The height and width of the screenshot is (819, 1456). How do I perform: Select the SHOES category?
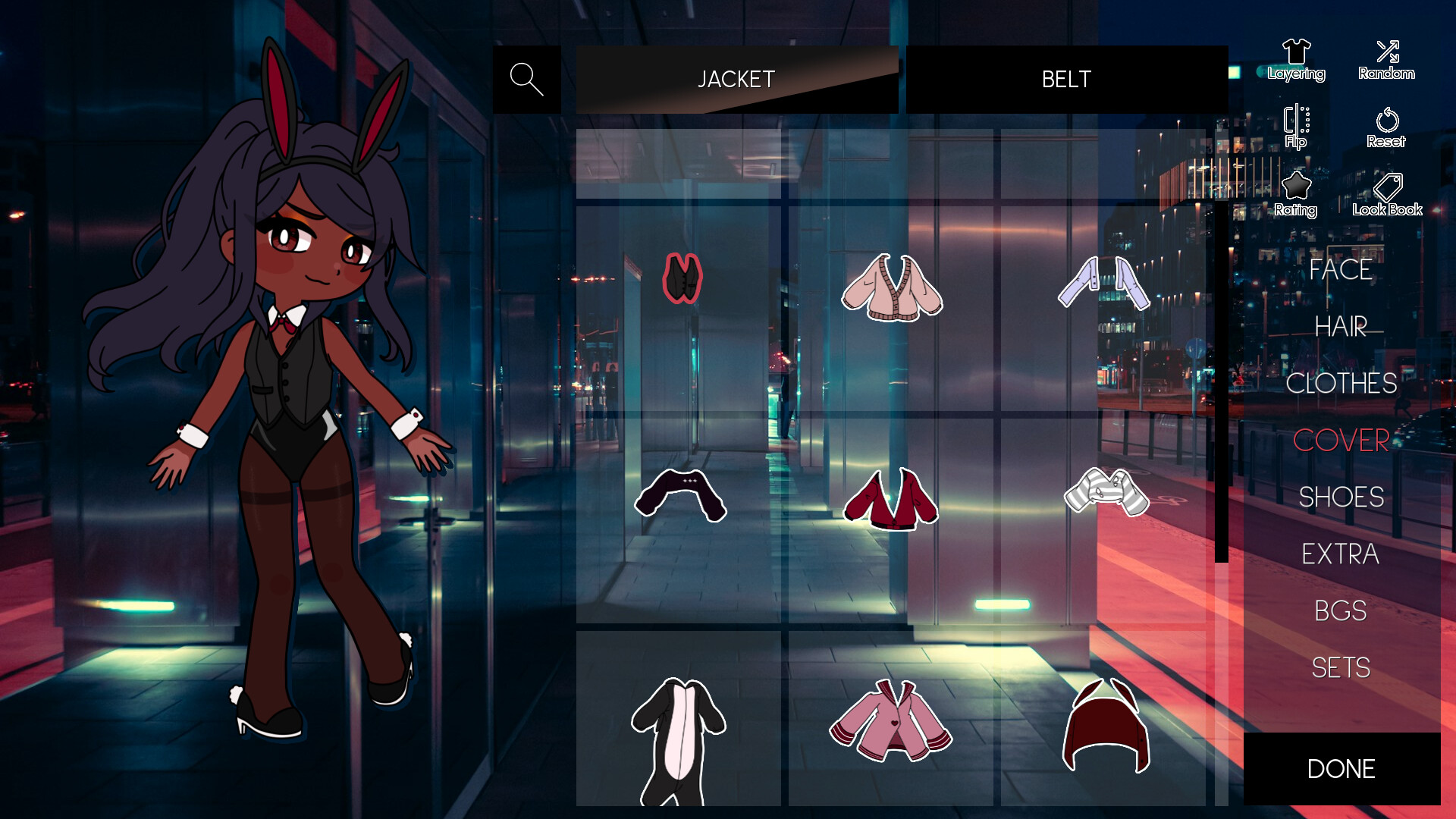click(1342, 497)
